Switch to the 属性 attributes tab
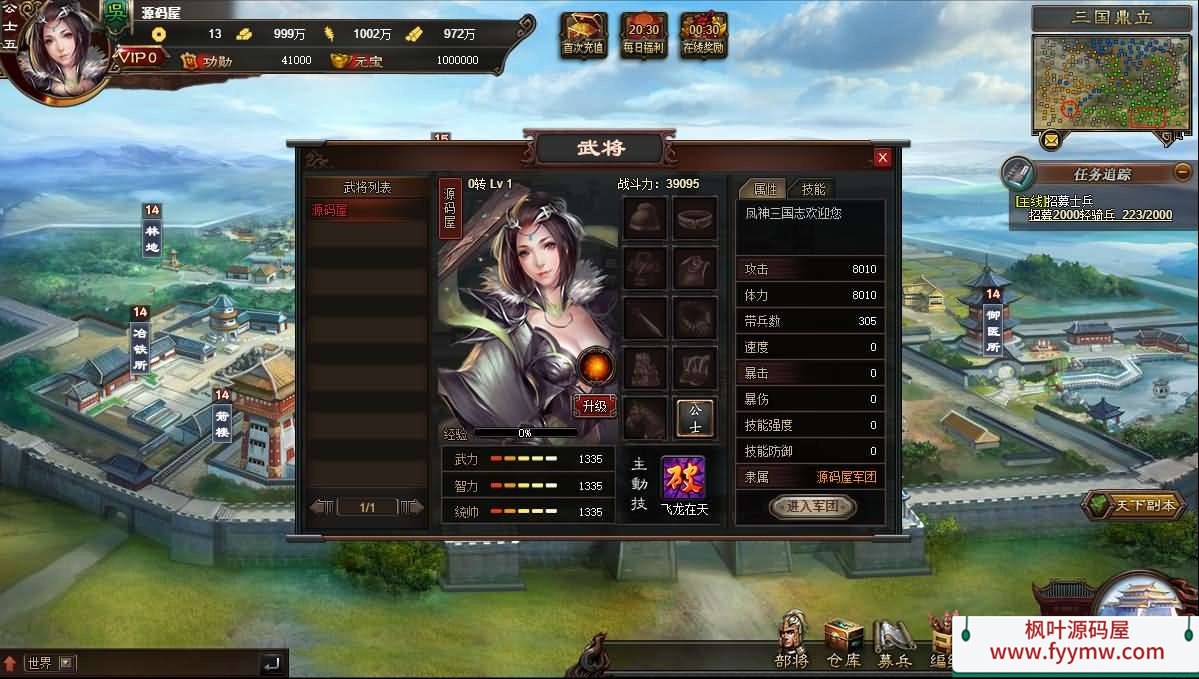The width and height of the screenshot is (1199, 679). 764,189
